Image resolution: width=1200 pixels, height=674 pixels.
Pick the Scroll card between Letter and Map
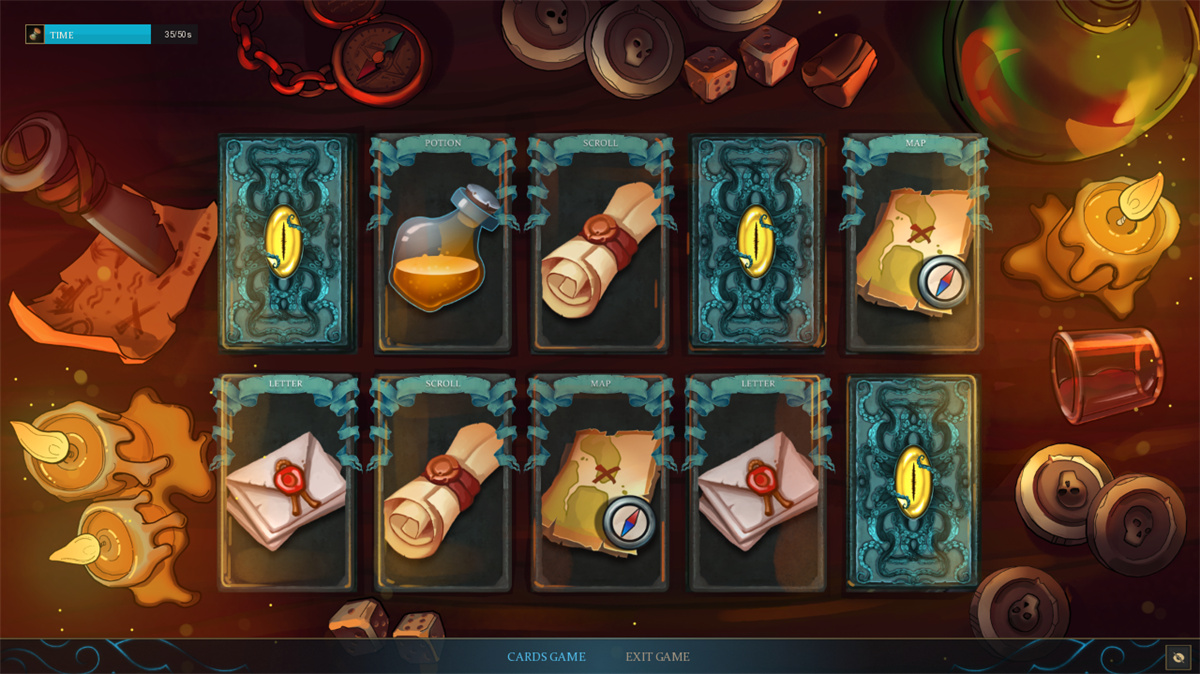pyautogui.click(x=442, y=484)
